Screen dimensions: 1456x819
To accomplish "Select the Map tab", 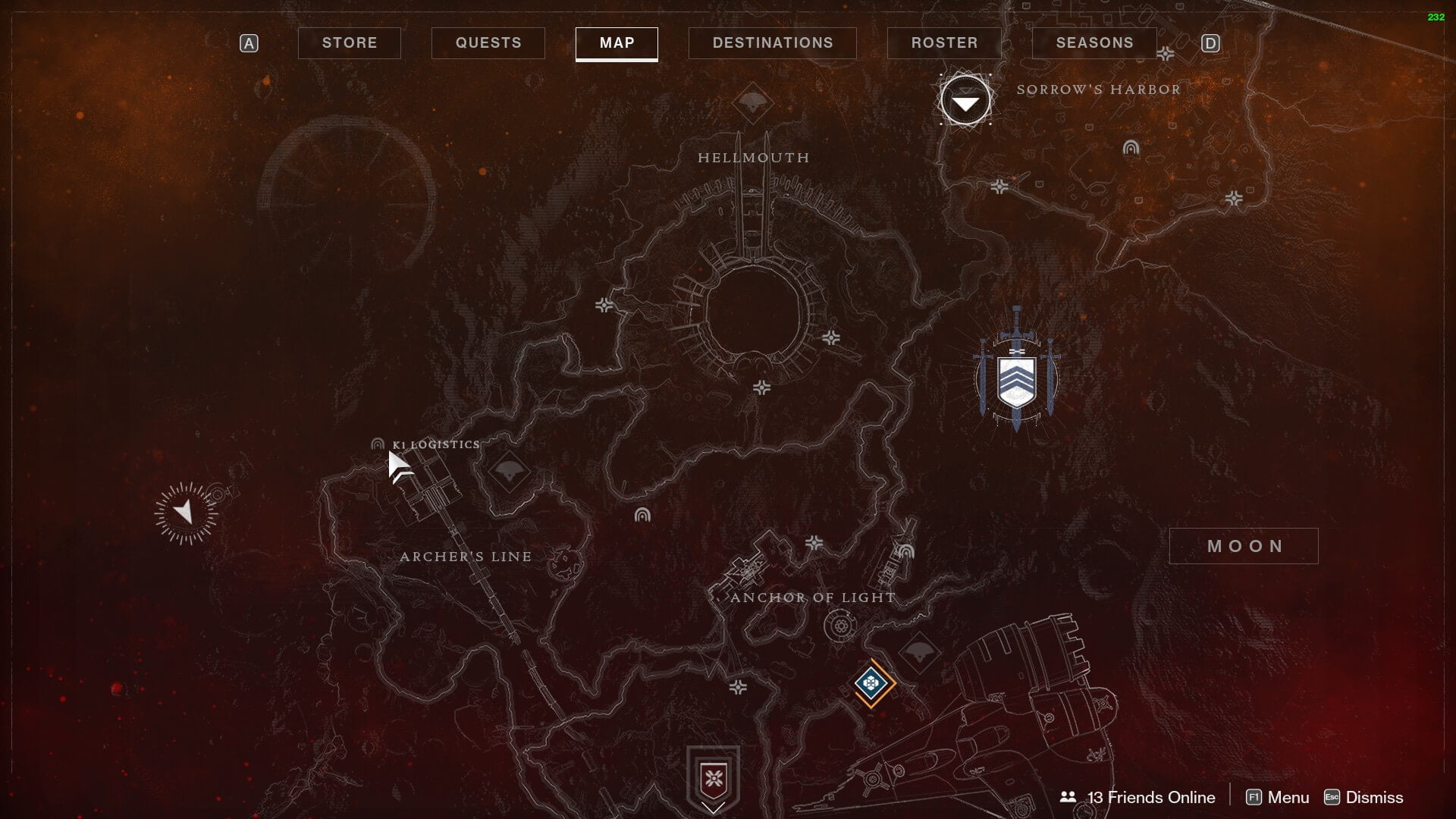I will click(617, 43).
